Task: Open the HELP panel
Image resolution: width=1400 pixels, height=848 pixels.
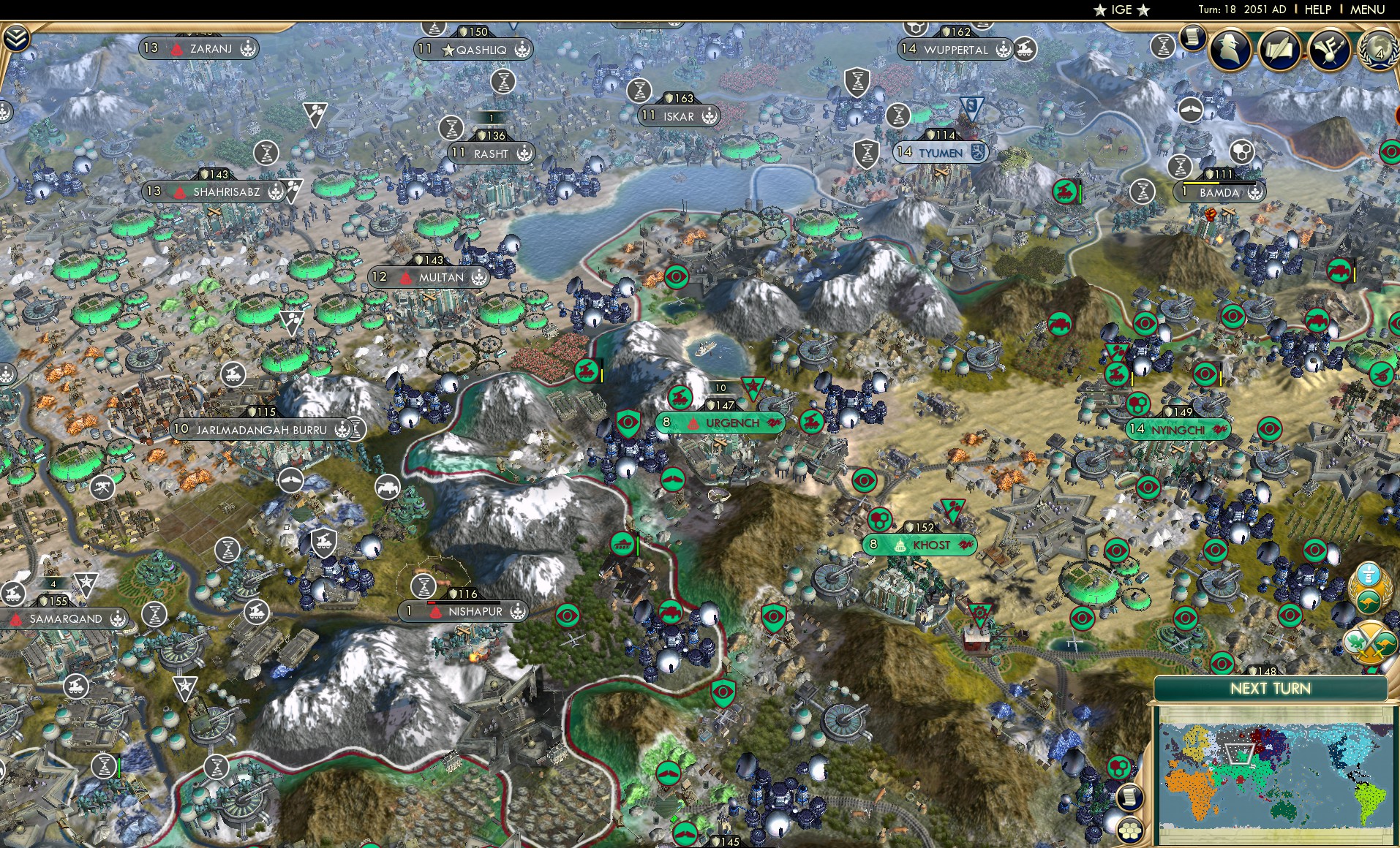Action: [x=1319, y=9]
